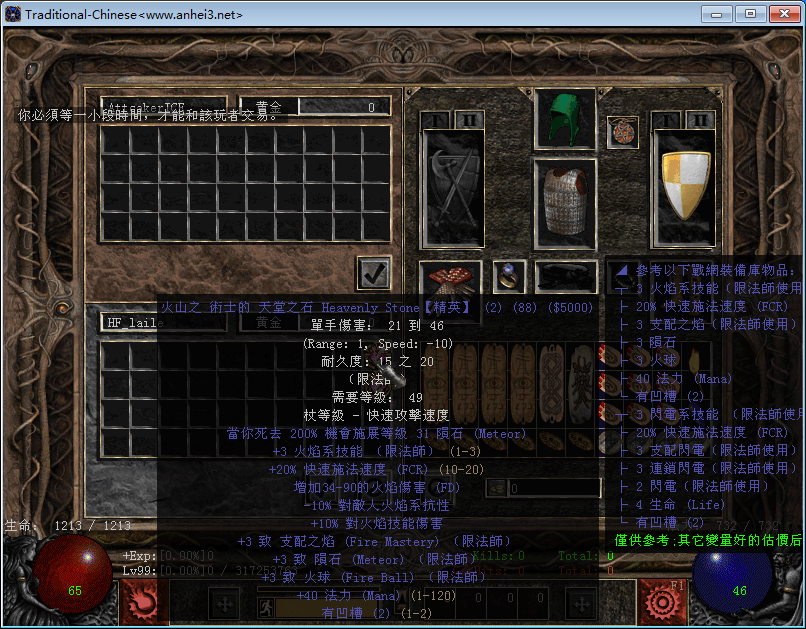
Task: Select the belt equipment slot
Action: click(x=566, y=276)
